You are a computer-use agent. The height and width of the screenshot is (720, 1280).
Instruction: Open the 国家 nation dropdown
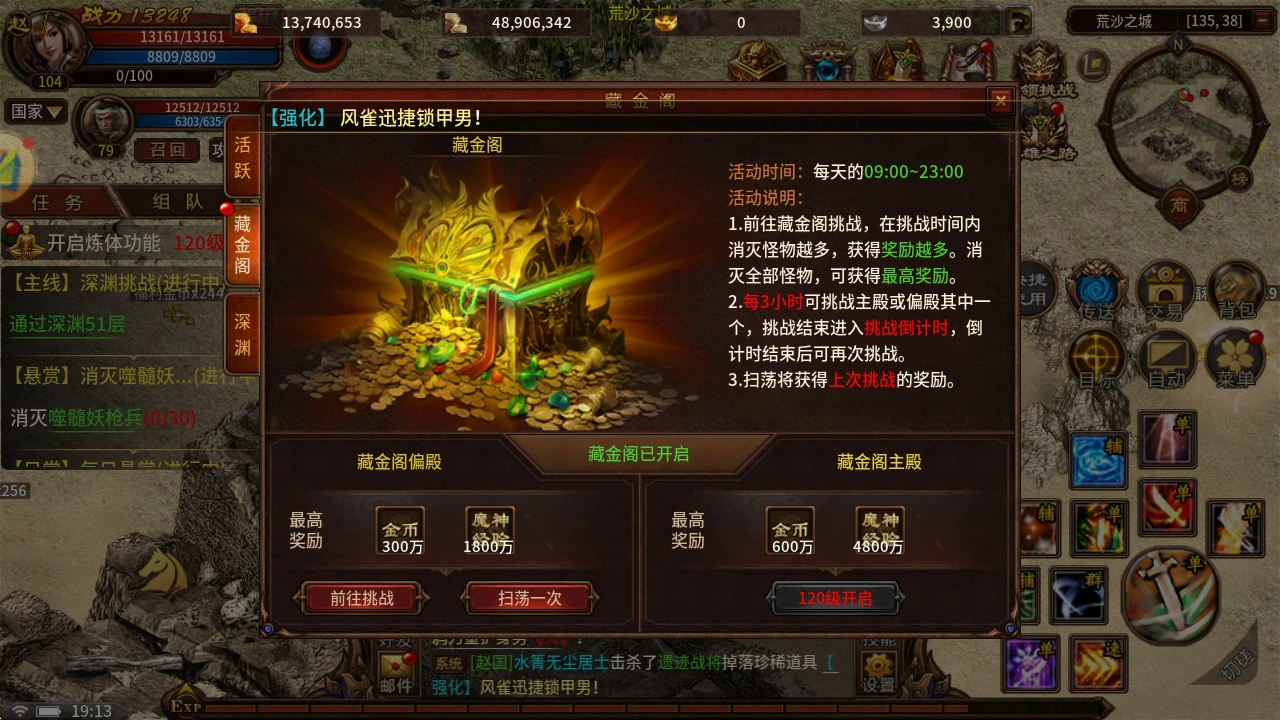[x=34, y=111]
